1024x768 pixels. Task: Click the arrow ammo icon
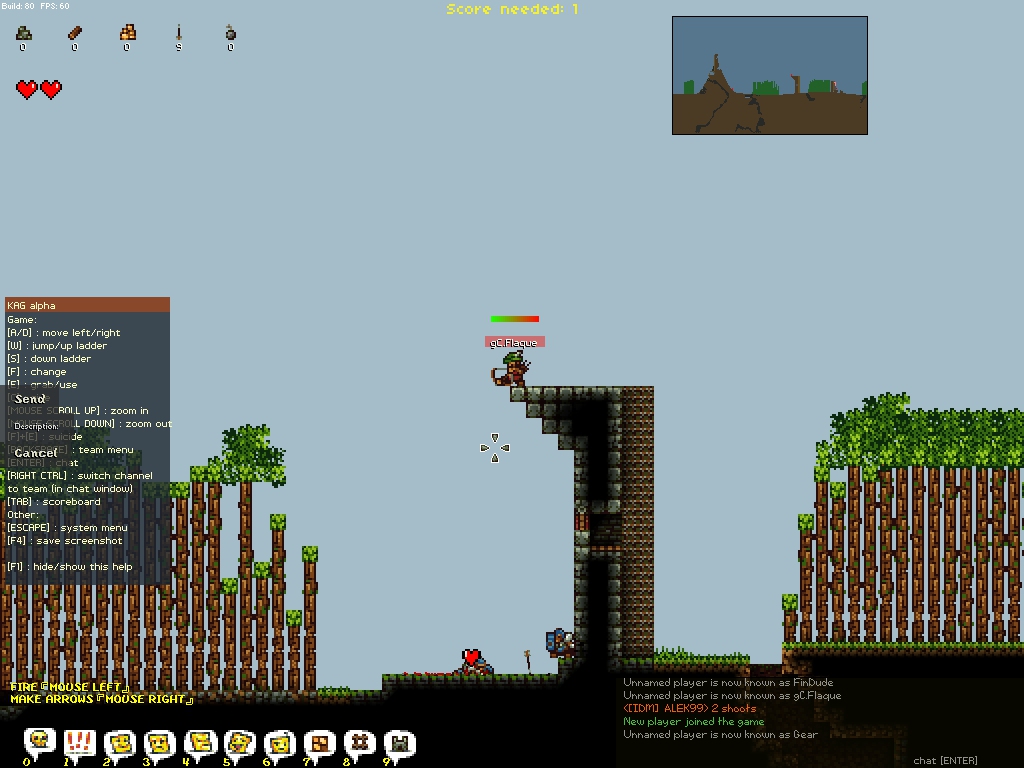click(179, 34)
